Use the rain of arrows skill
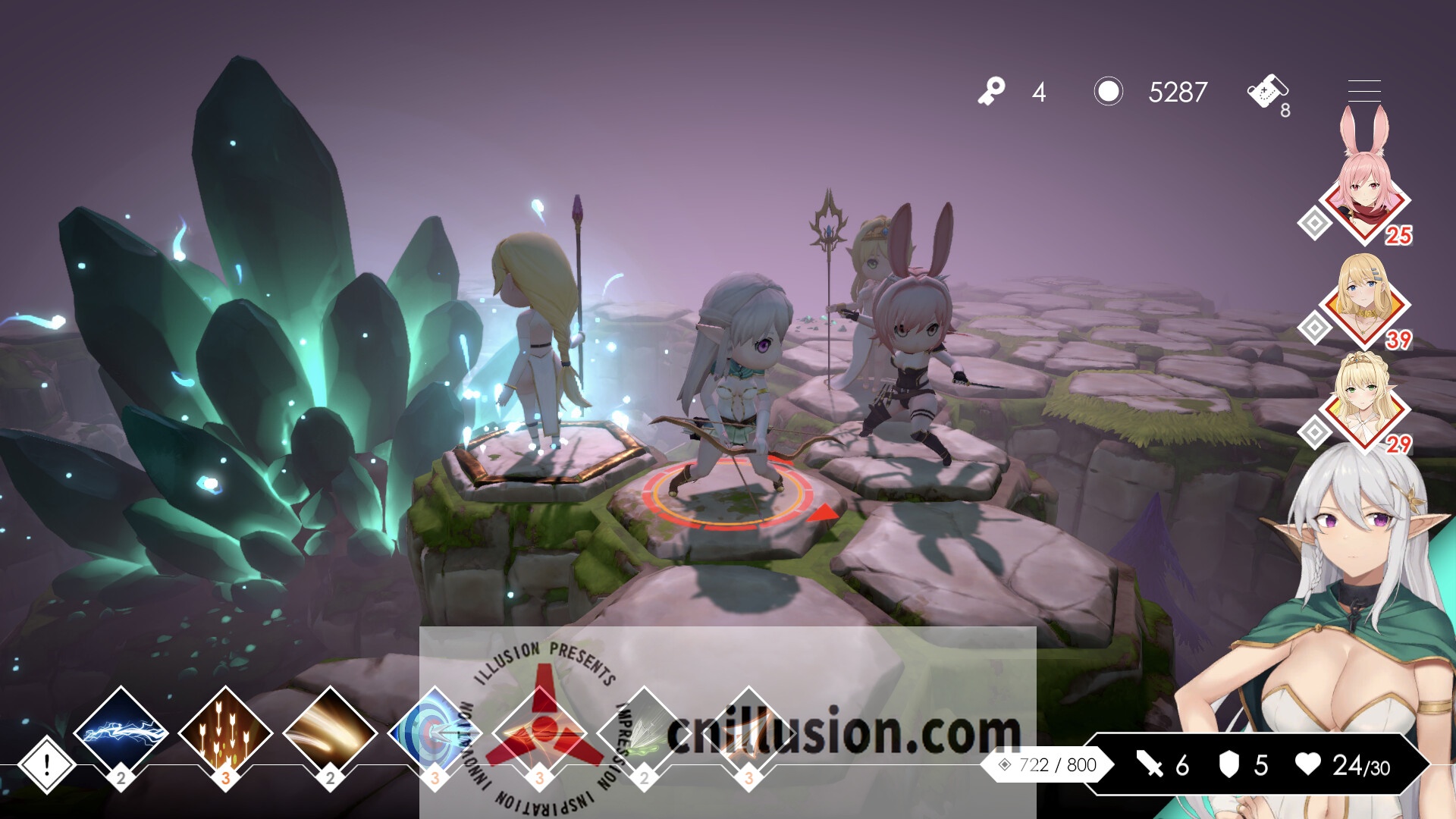Viewport: 1456px width, 819px height. pos(225,733)
